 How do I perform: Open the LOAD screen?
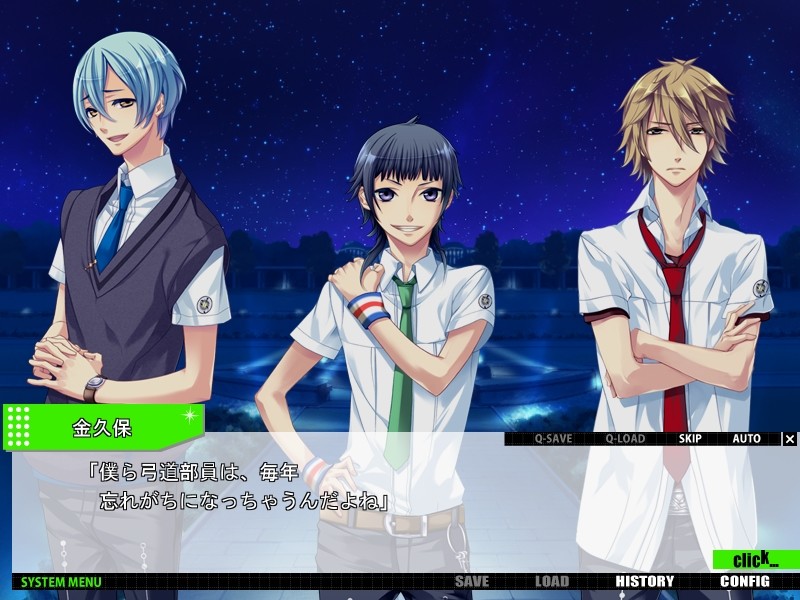tap(551, 581)
